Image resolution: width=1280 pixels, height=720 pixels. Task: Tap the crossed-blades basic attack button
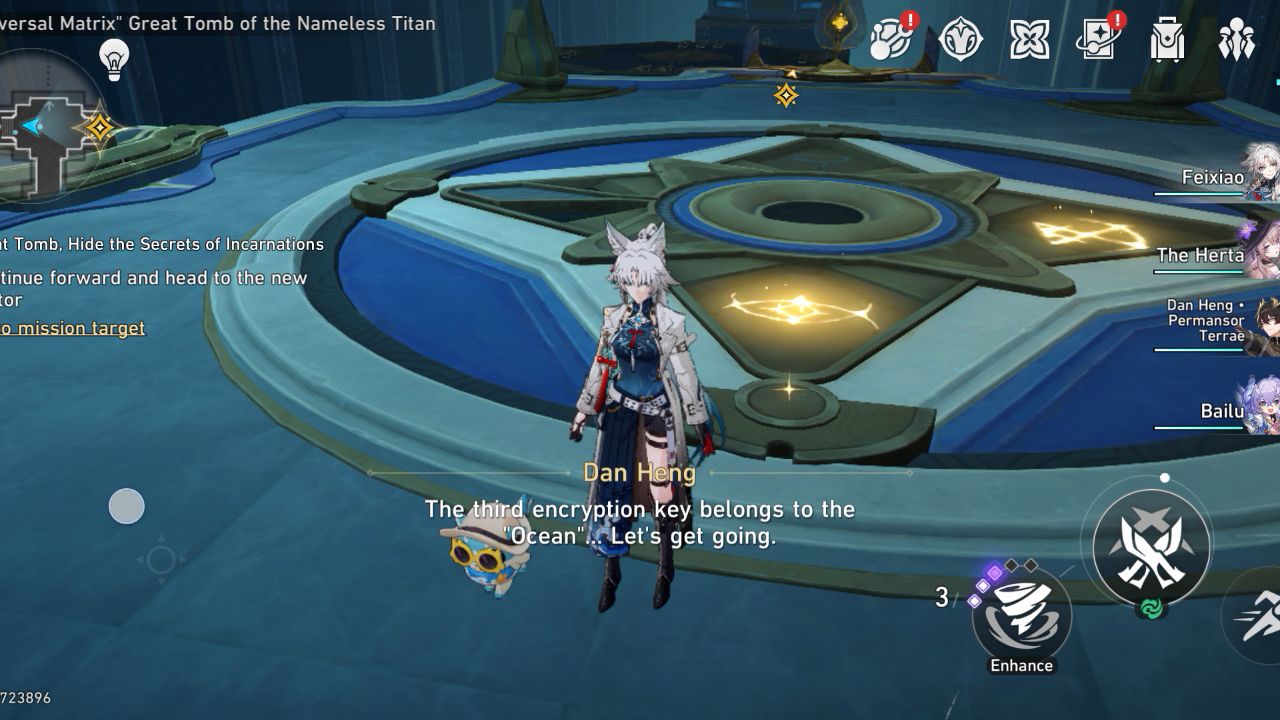(1151, 547)
